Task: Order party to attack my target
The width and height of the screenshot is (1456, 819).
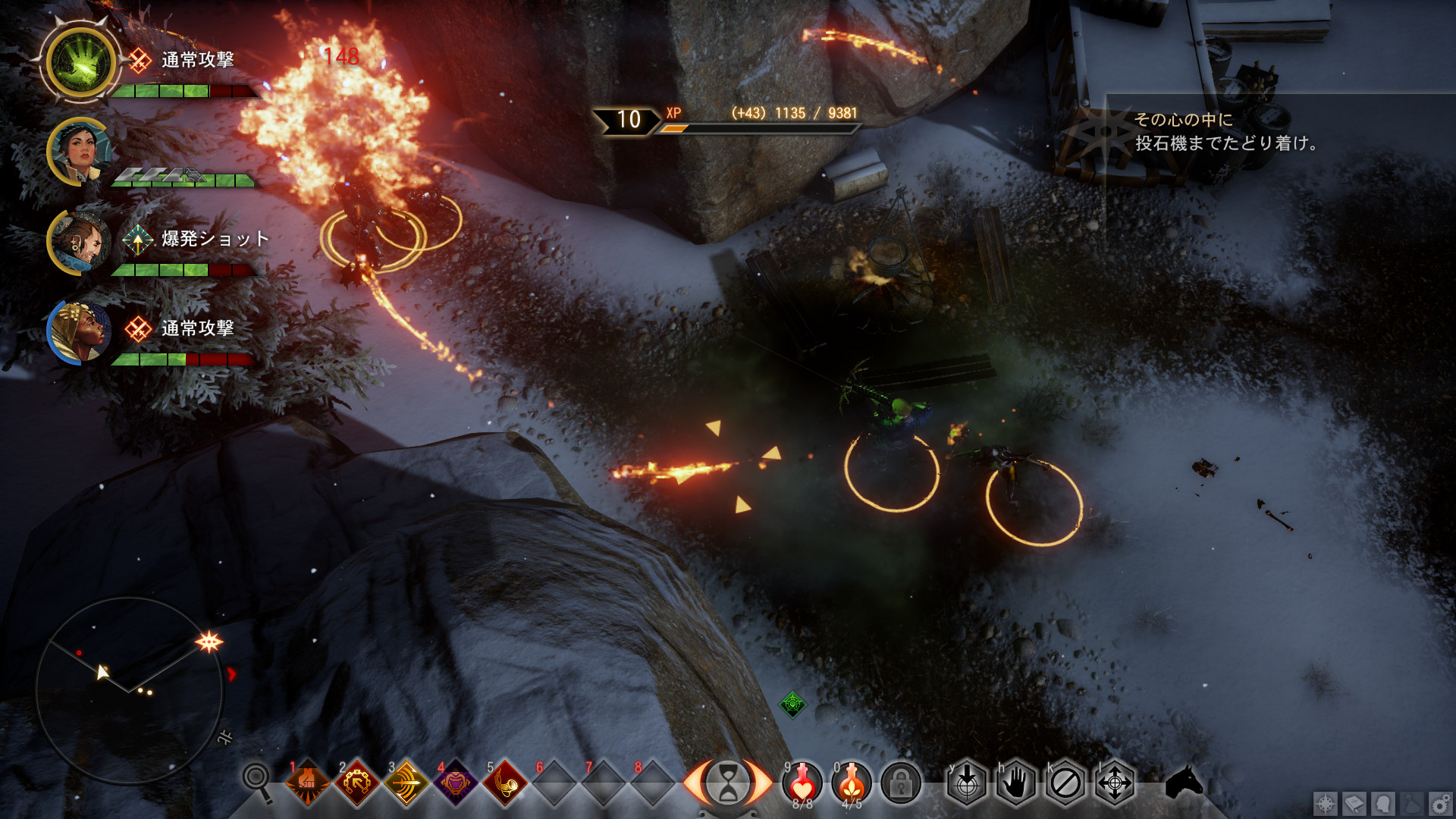Action: tap(967, 783)
